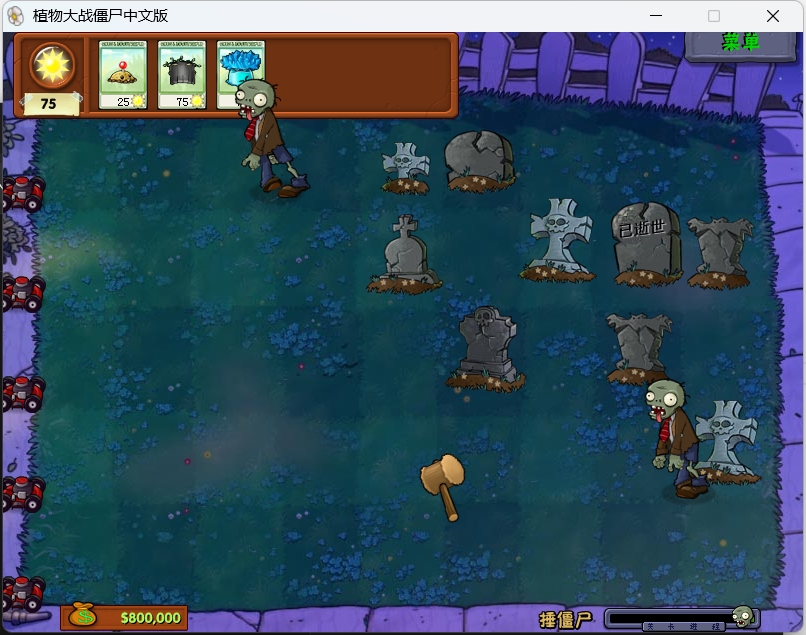Screen dimensions: 806x635
Task: Pick the Grave Buster seed packet
Action: coord(181,74)
